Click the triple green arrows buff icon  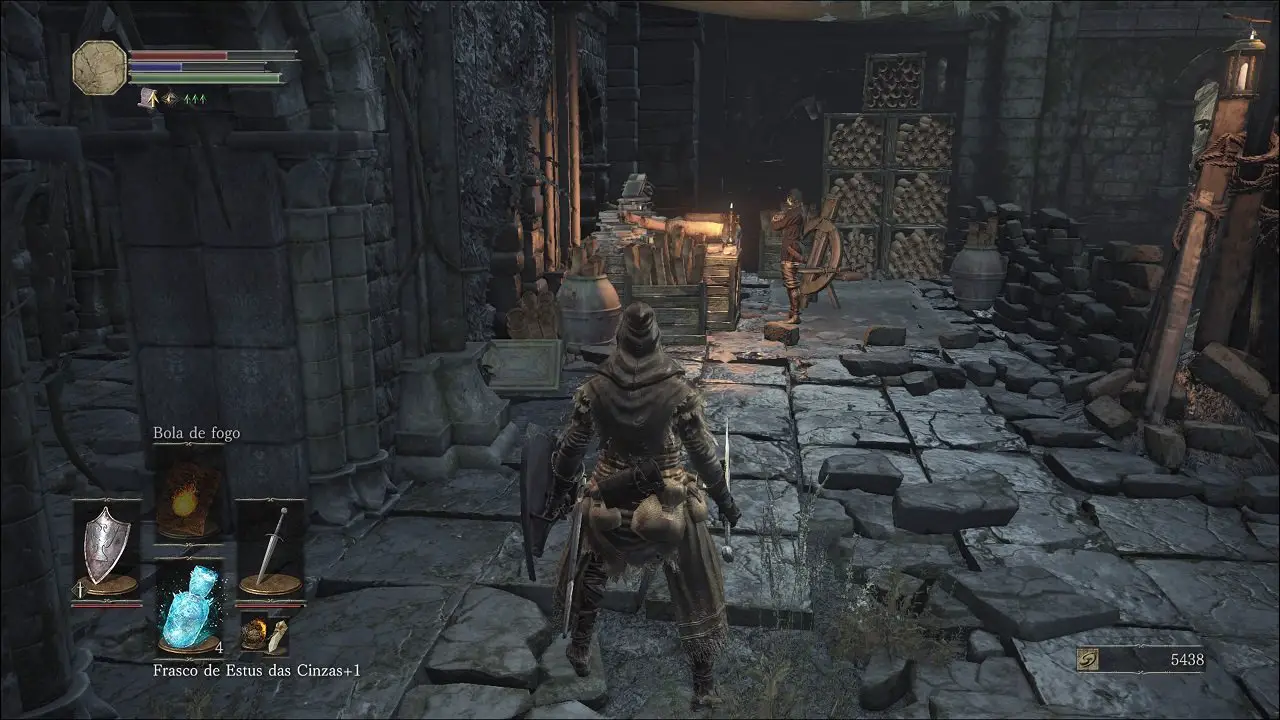pyautogui.click(x=193, y=98)
